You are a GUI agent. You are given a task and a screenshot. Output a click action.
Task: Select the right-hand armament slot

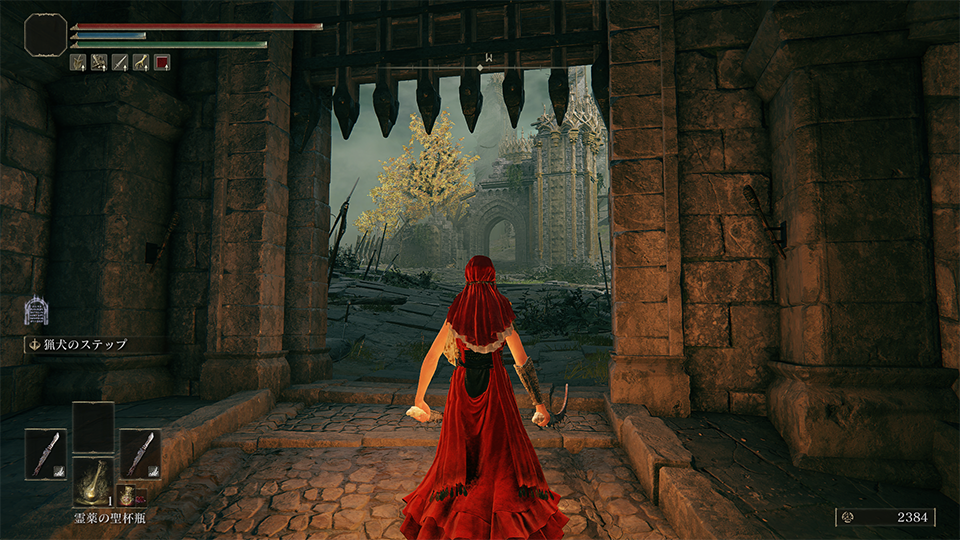click(x=140, y=453)
